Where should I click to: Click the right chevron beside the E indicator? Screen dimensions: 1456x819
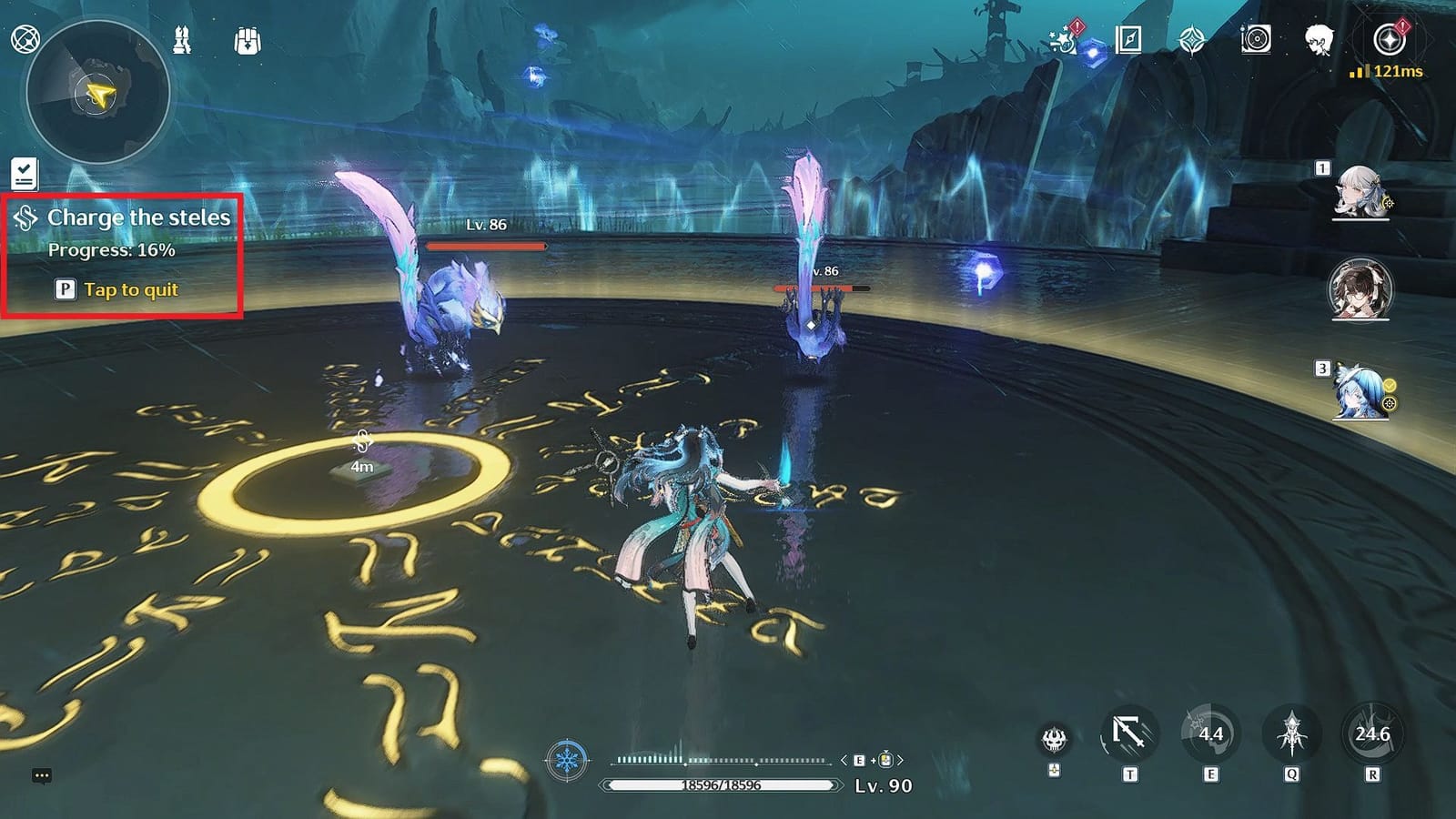click(899, 760)
